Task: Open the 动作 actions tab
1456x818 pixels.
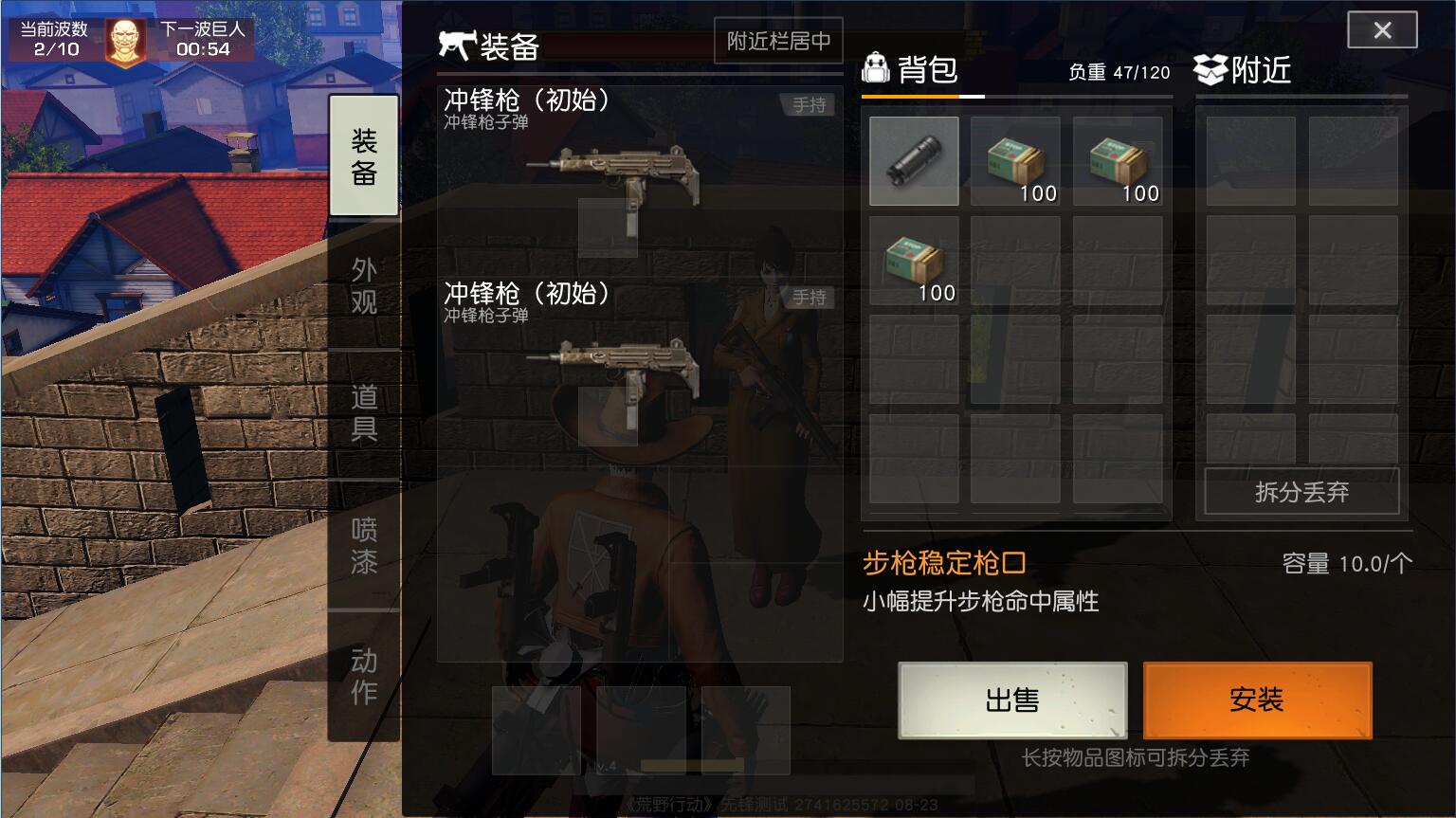Action: [365, 675]
